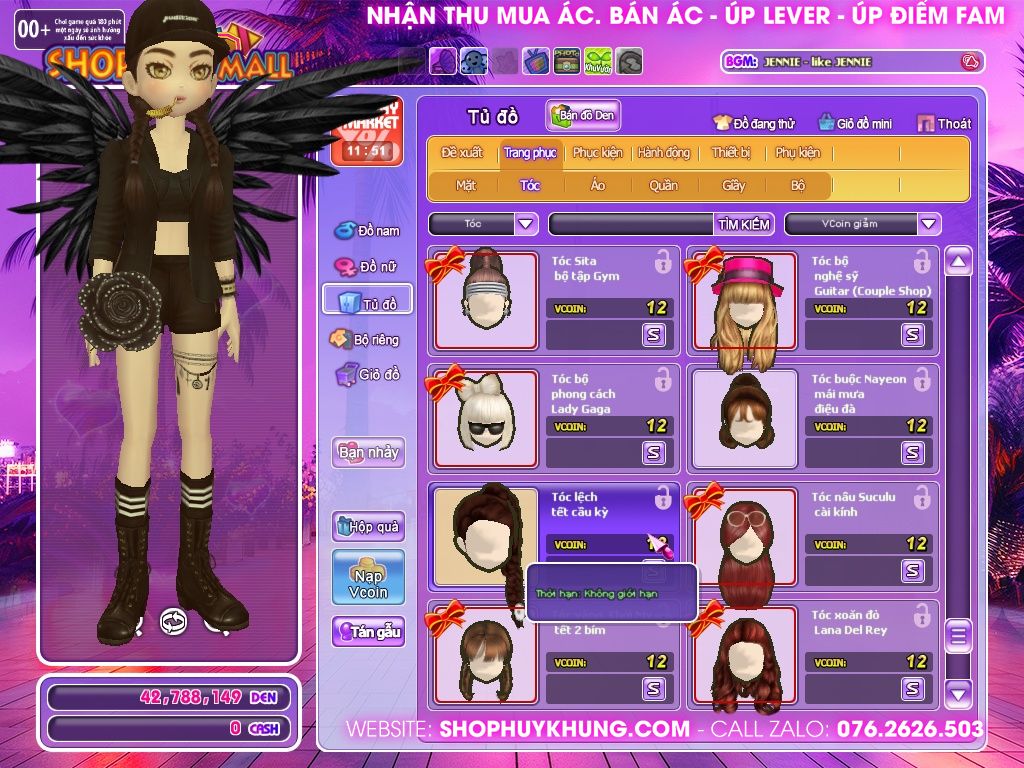This screenshot has height=768, width=1024.
Task: Choose the Áo subcategory
Action: (x=598, y=186)
